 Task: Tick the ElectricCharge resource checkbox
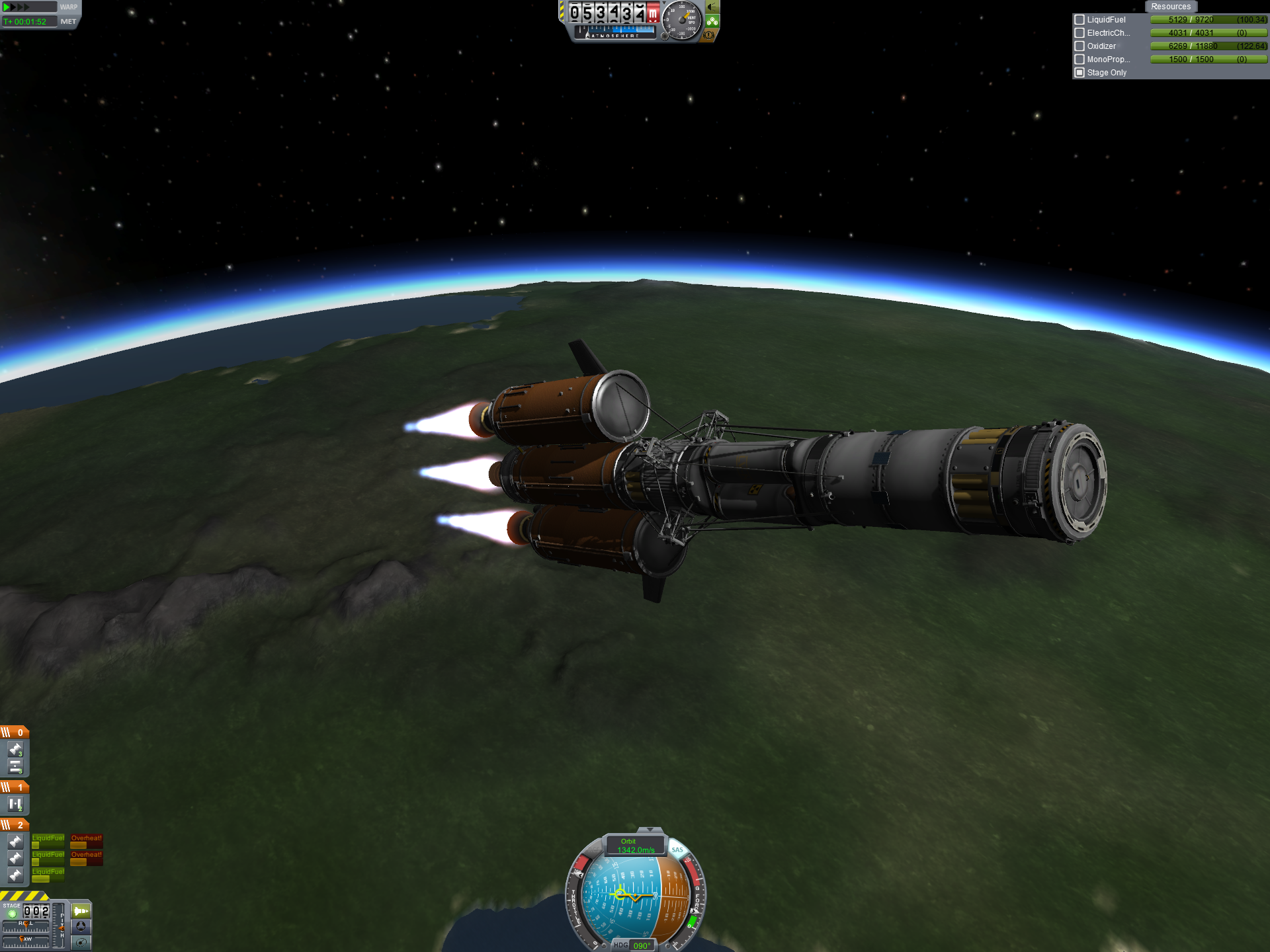pos(1079,33)
